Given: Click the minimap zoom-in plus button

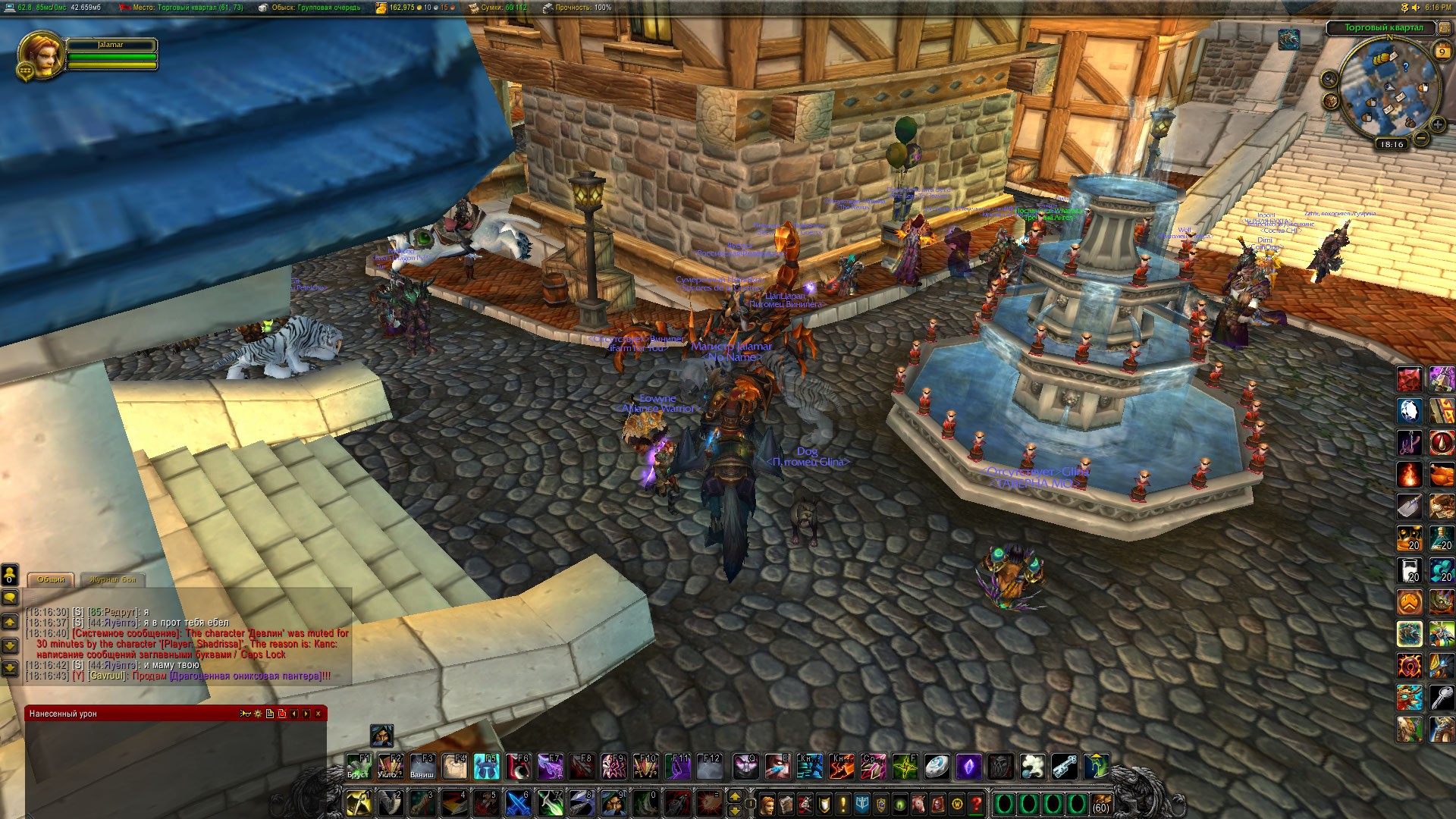Looking at the screenshot, I should (x=1437, y=125).
